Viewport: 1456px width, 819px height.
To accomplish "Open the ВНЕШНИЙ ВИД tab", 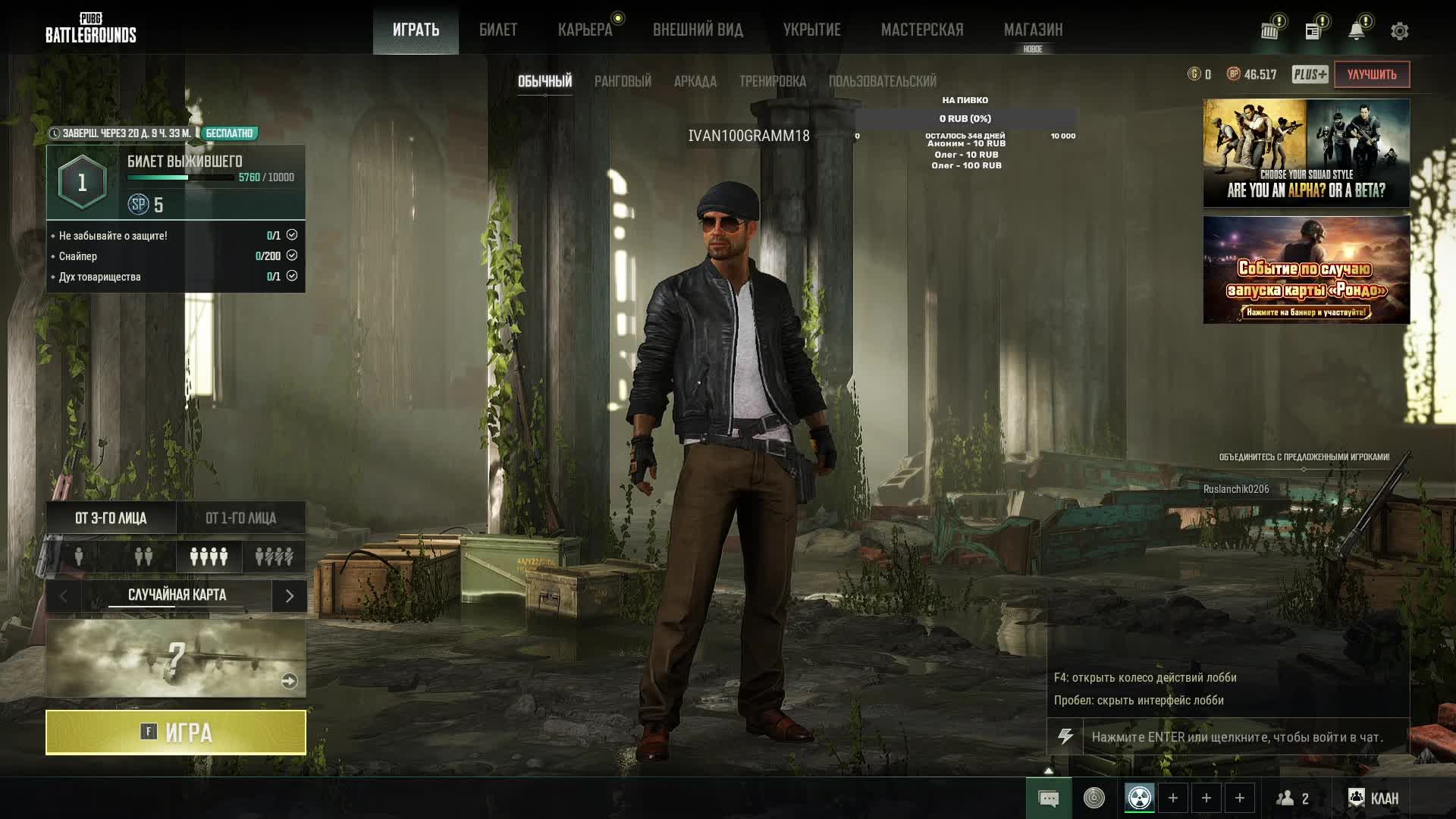I will [698, 30].
